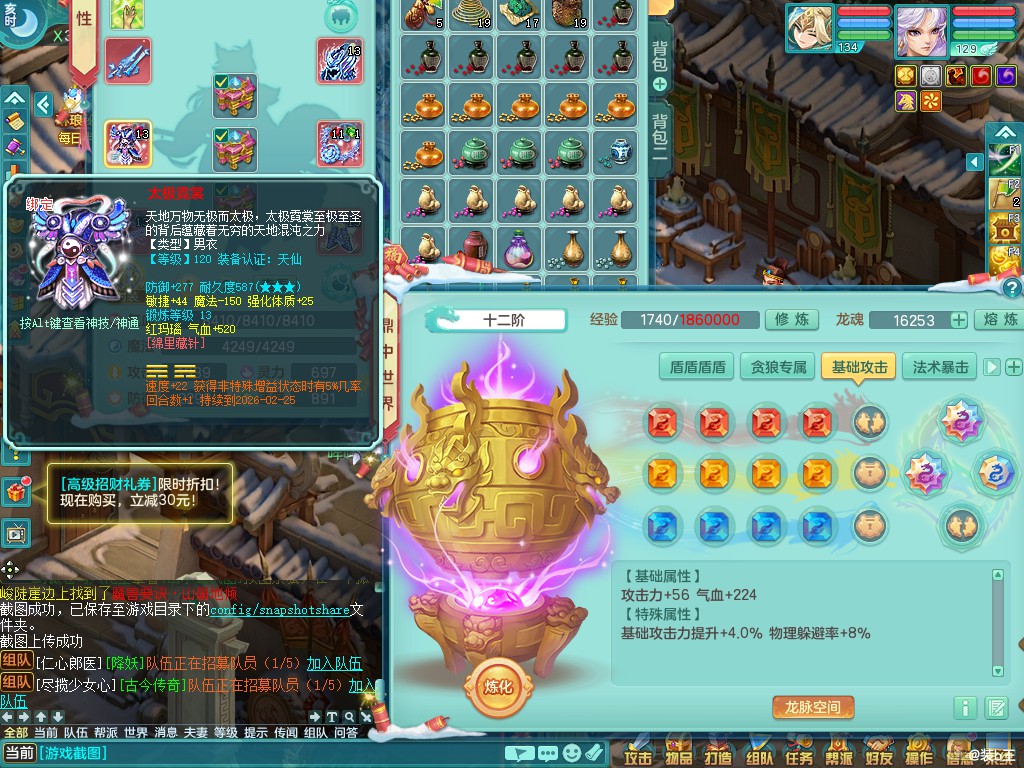Viewport: 1024px width, 768px height.
Task: Click the 高级招财礼券 discount promotion banner
Action: coord(140,491)
